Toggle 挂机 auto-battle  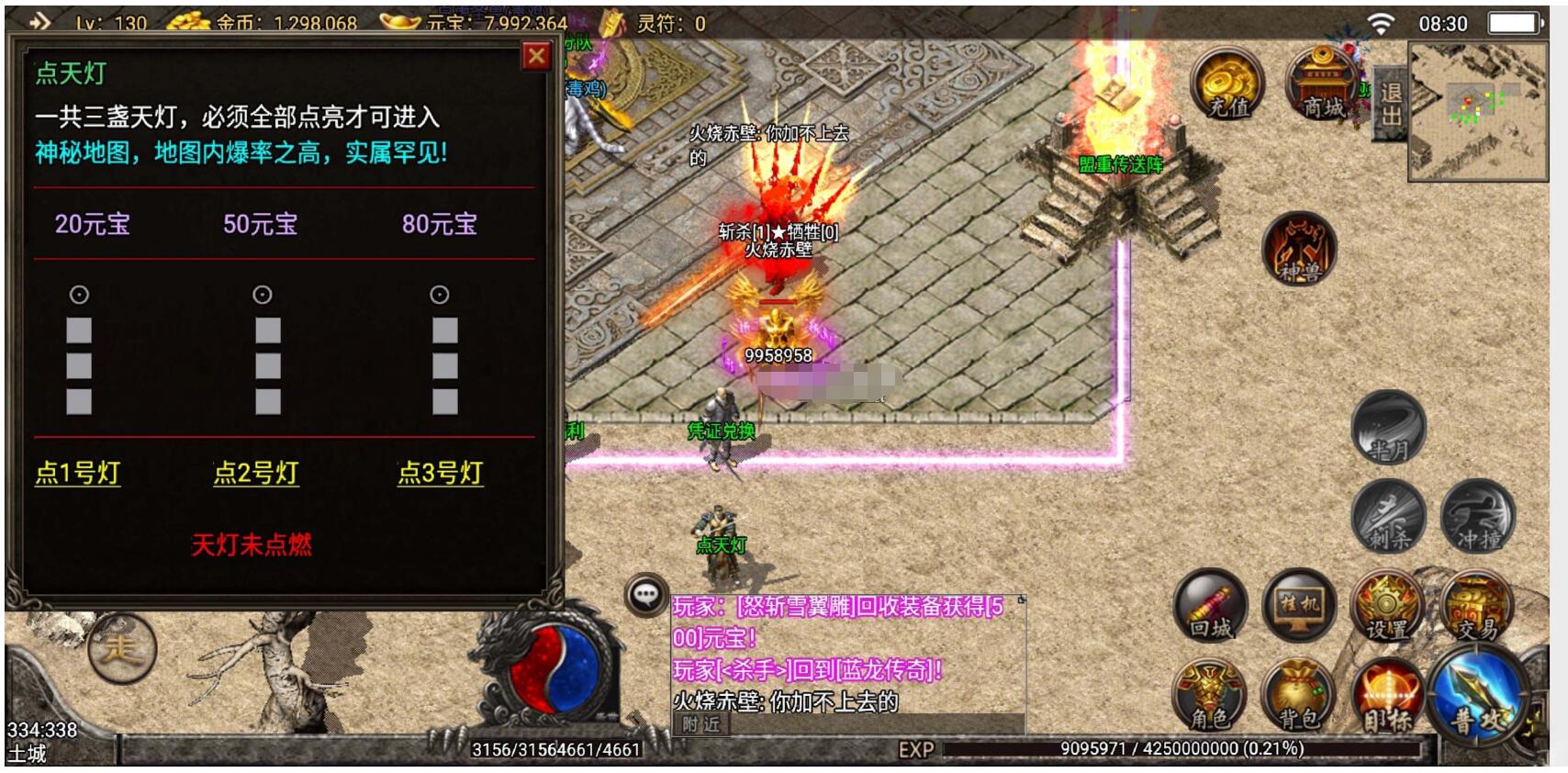click(1299, 605)
